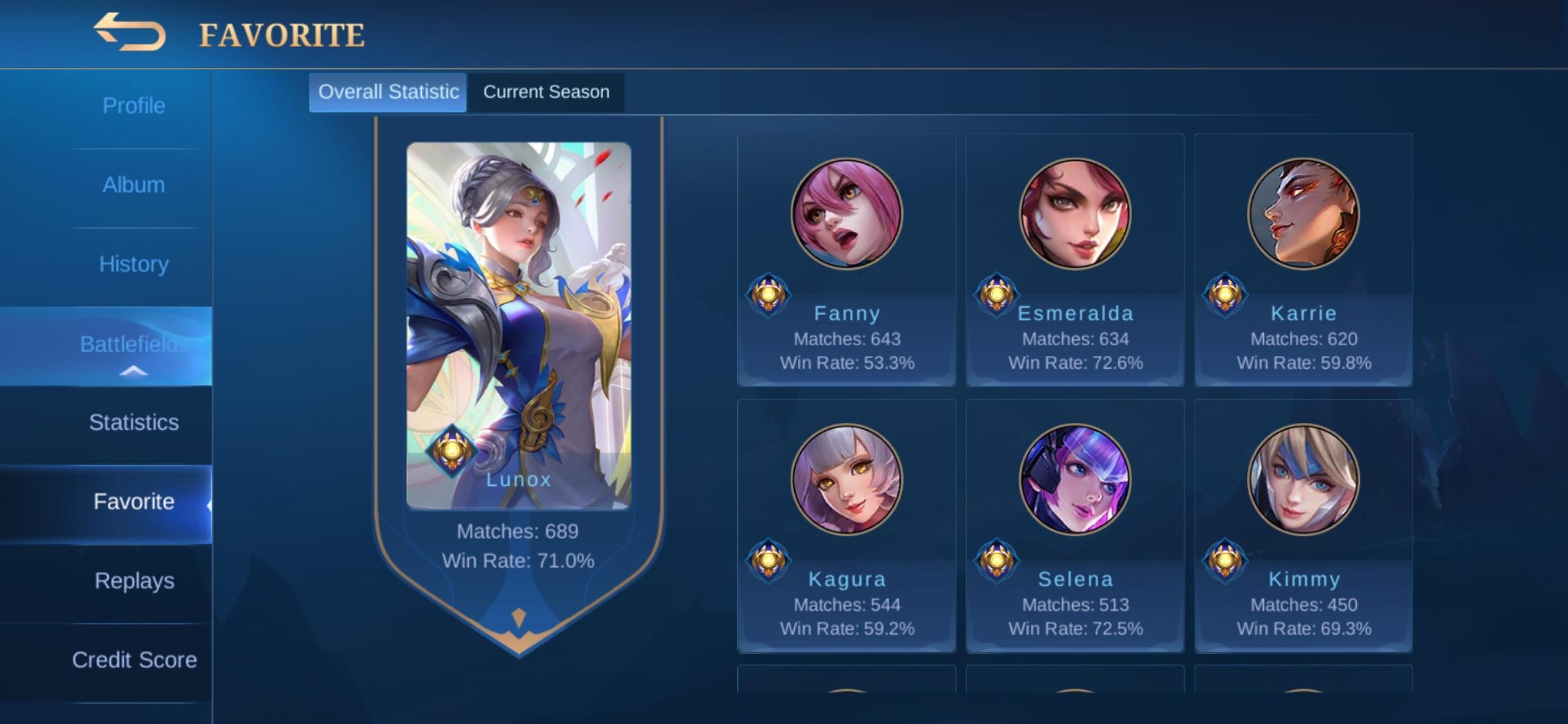Select the Lunox top hero card

click(x=518, y=325)
